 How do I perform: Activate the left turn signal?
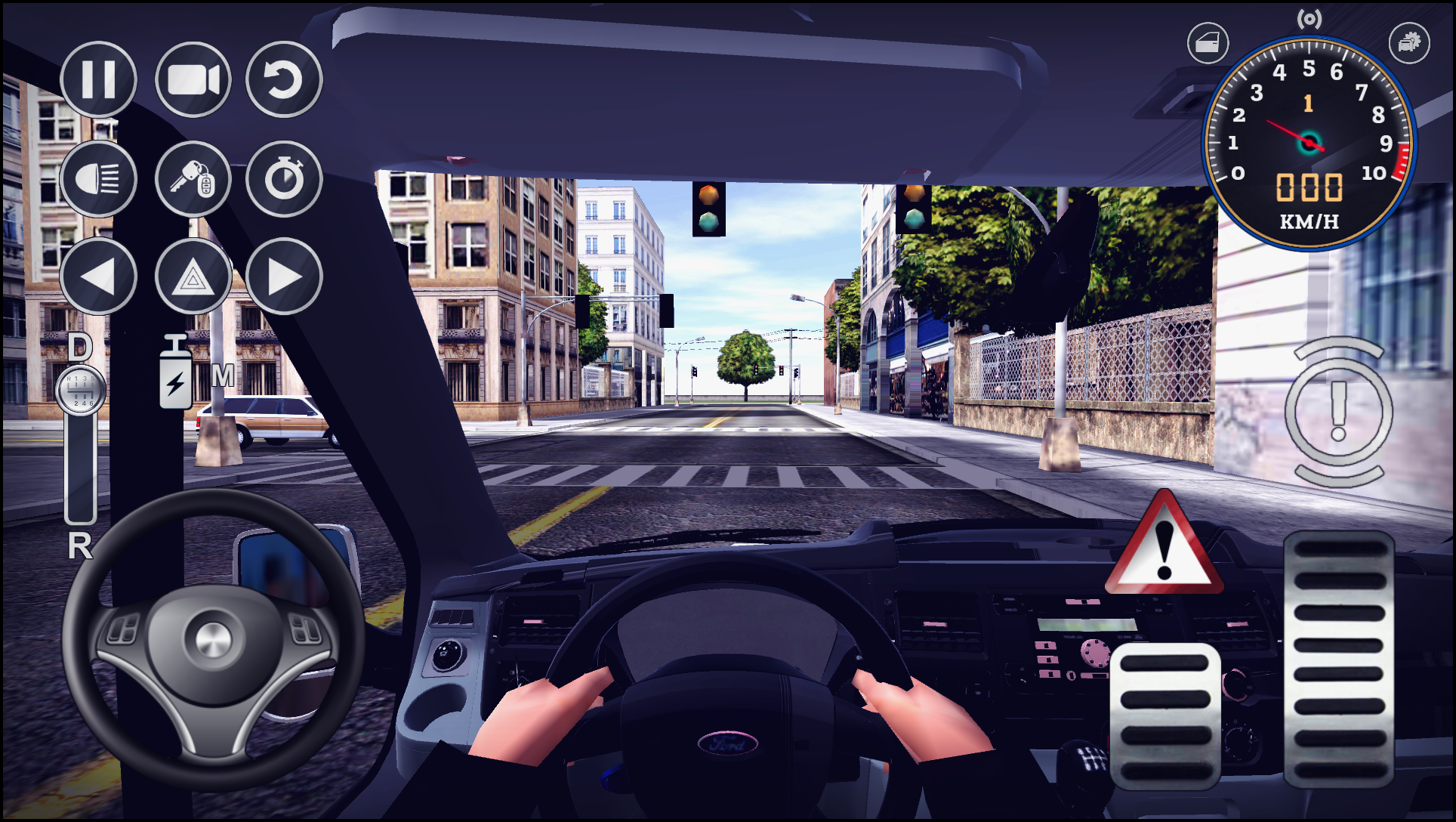[x=99, y=277]
